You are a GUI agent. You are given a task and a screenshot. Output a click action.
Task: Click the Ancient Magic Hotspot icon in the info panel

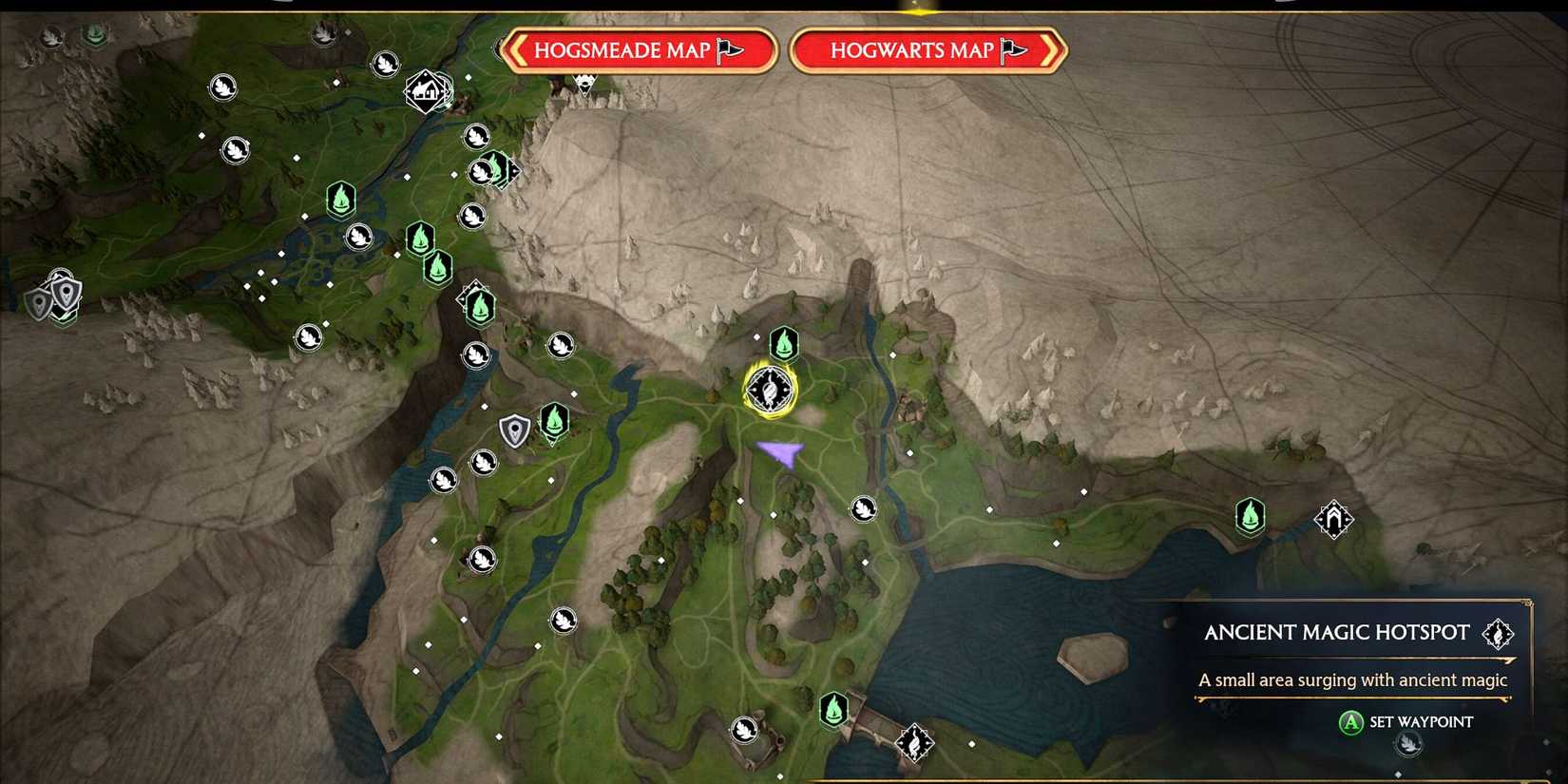(1499, 634)
